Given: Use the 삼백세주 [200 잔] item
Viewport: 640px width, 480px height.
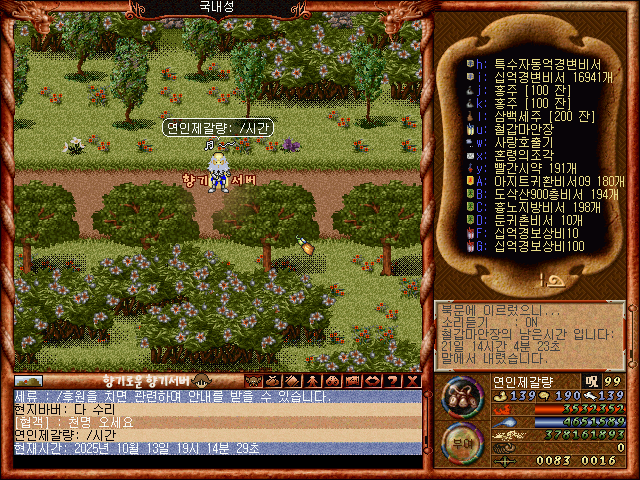Looking at the screenshot, I should (x=522, y=115).
